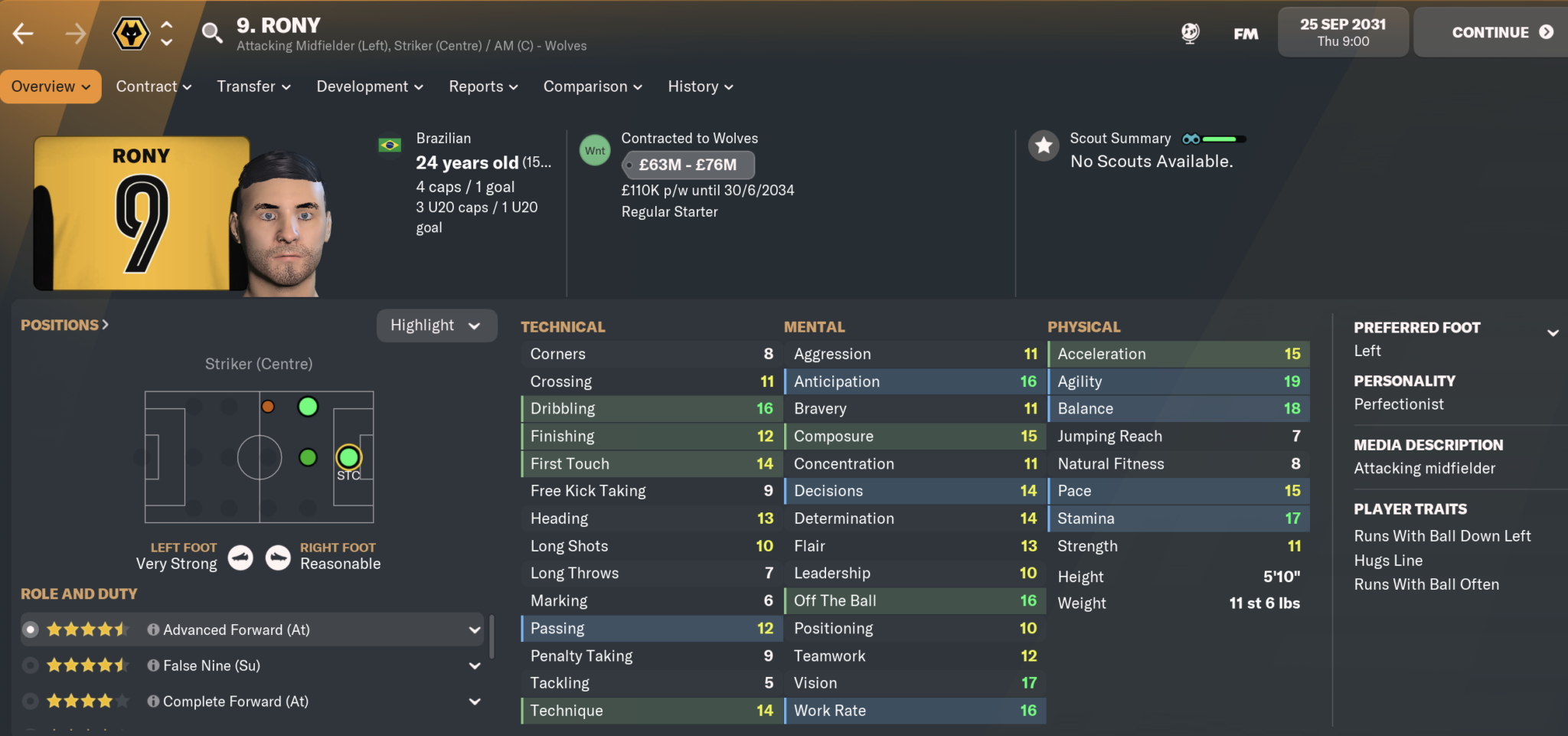Click the Wolves club crest
The height and width of the screenshot is (736, 1568).
130,31
